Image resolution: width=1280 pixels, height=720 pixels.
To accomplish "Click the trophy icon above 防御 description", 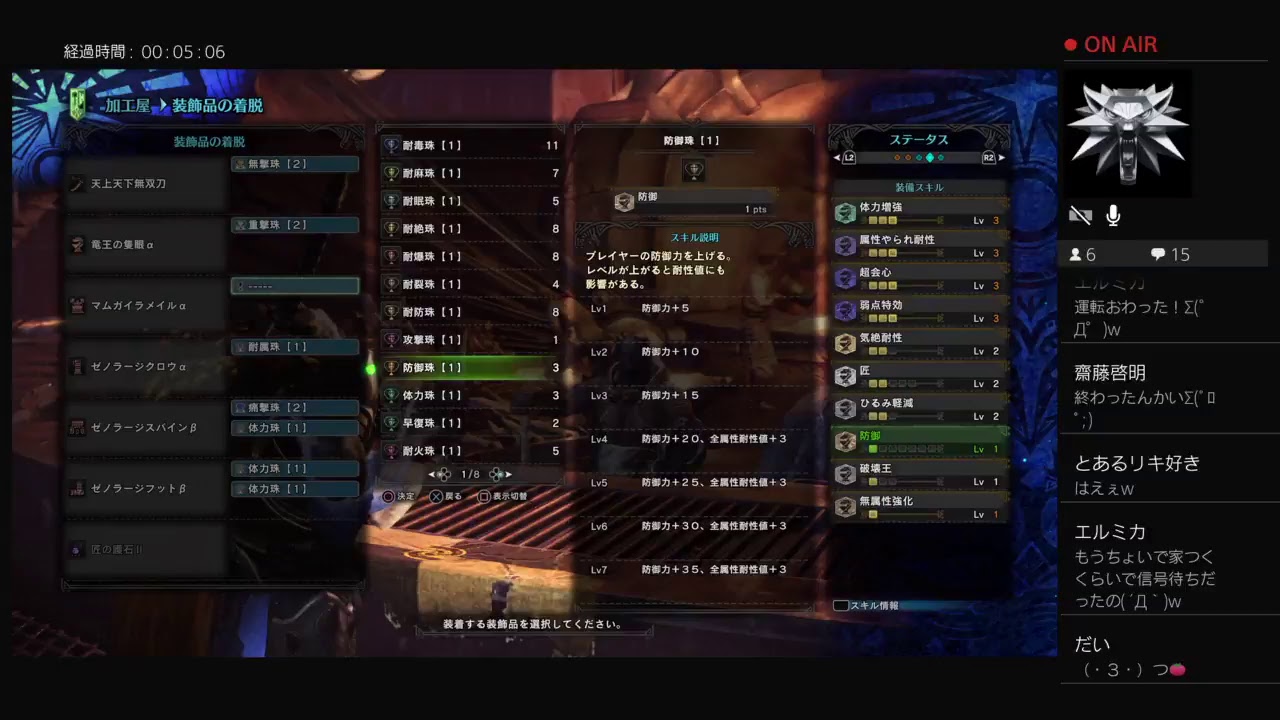I will (695, 170).
